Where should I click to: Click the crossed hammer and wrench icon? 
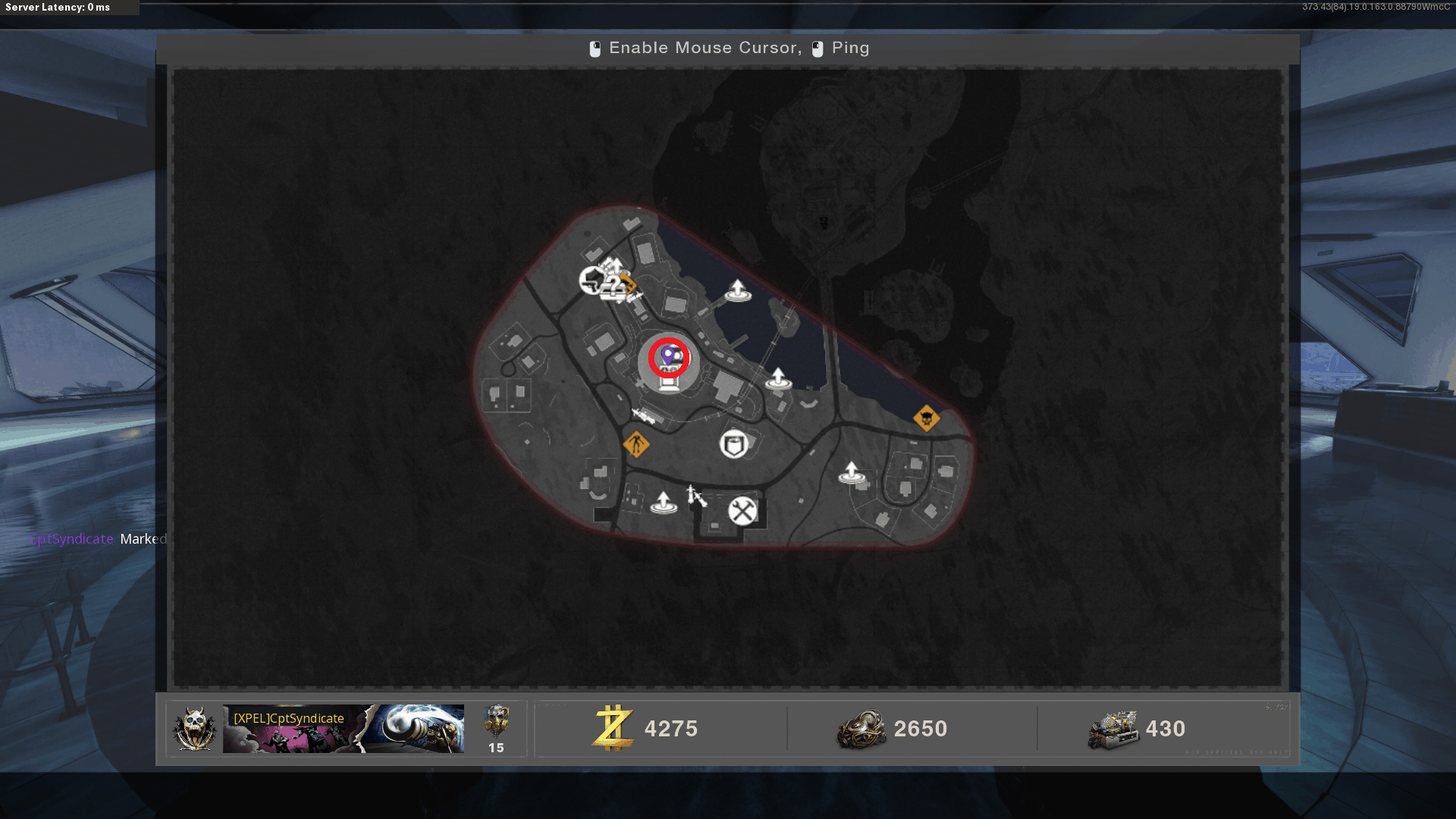coord(742,511)
